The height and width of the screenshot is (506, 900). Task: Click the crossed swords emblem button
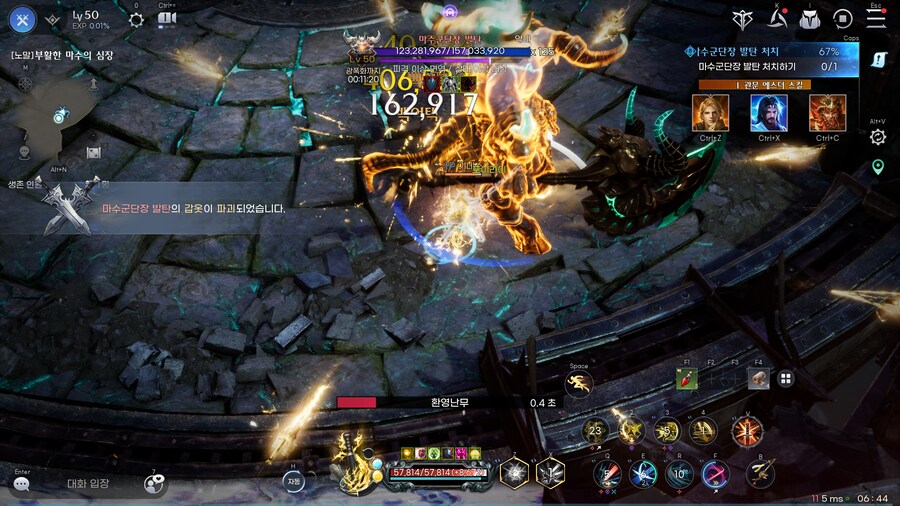point(22,18)
